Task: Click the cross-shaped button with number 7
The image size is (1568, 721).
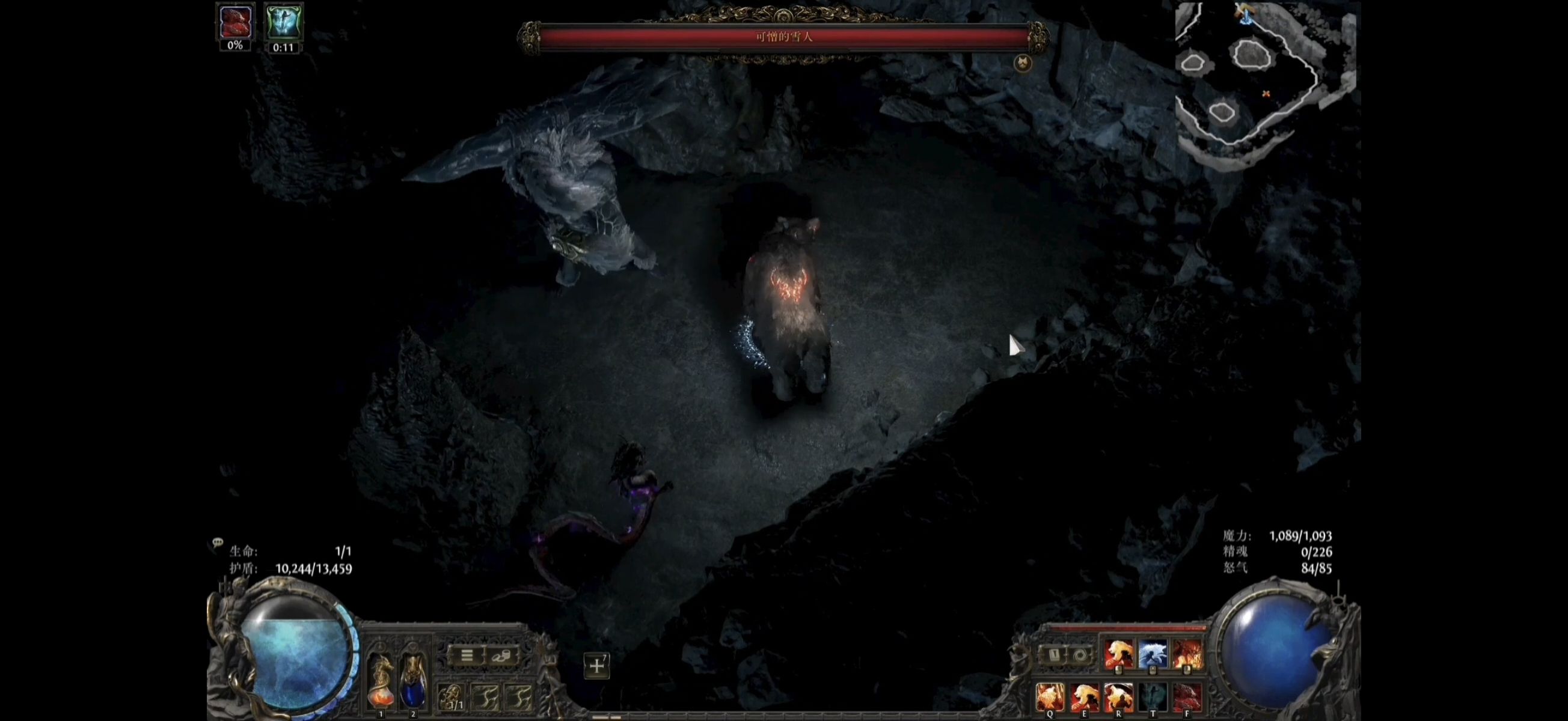Action: pos(596,666)
